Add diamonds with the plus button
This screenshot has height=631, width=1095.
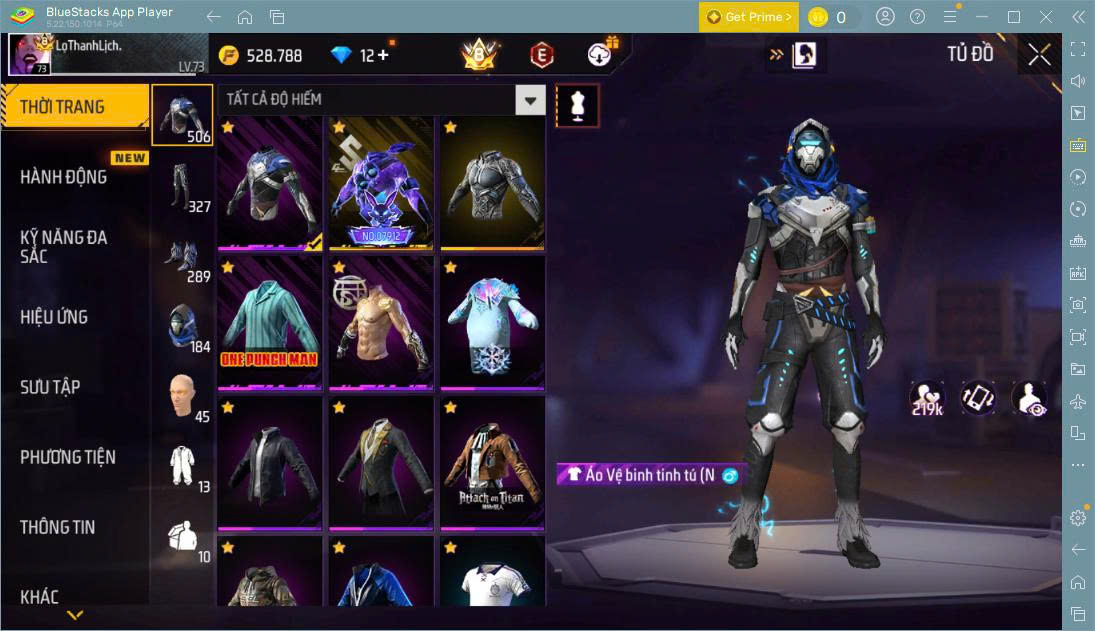click(x=383, y=55)
